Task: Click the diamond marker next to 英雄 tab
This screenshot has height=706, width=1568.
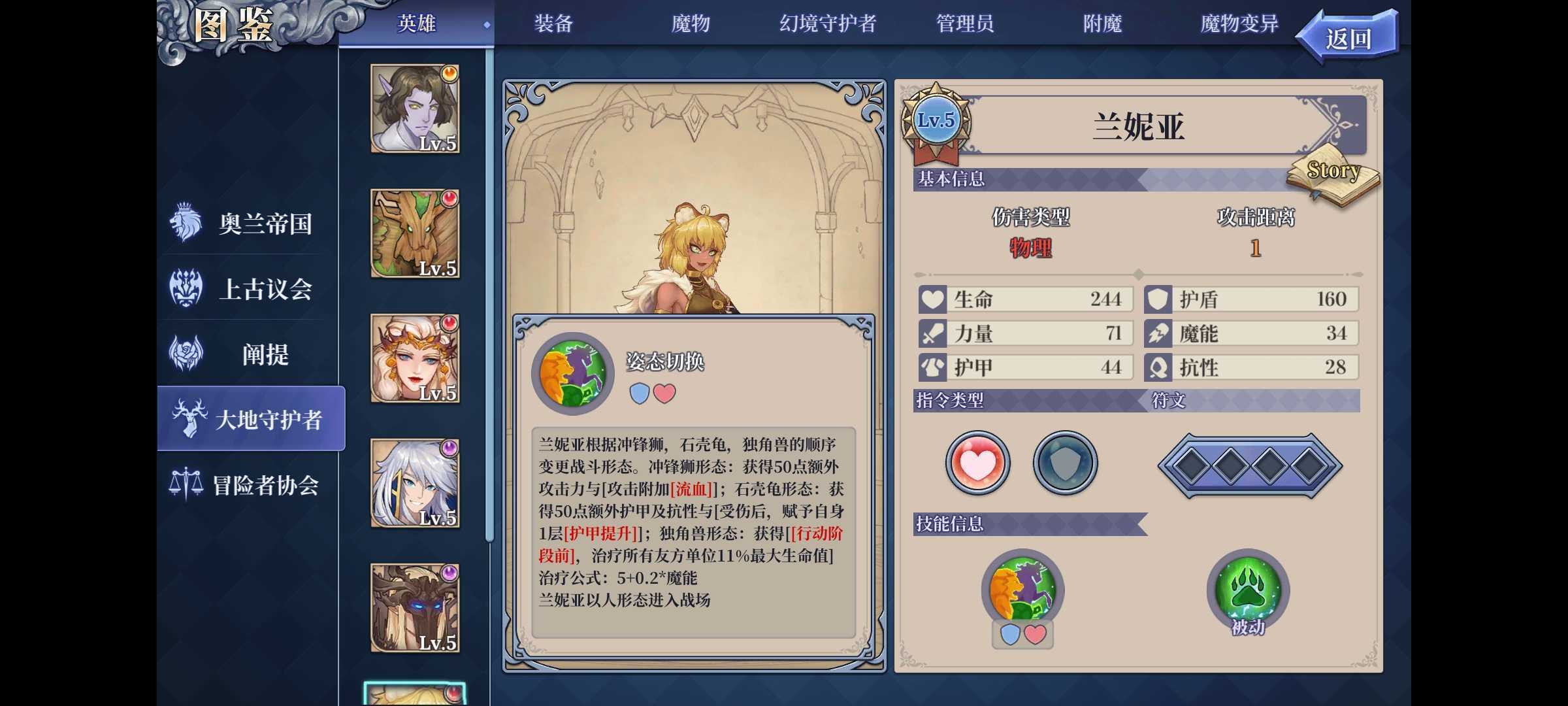Action: [486, 25]
